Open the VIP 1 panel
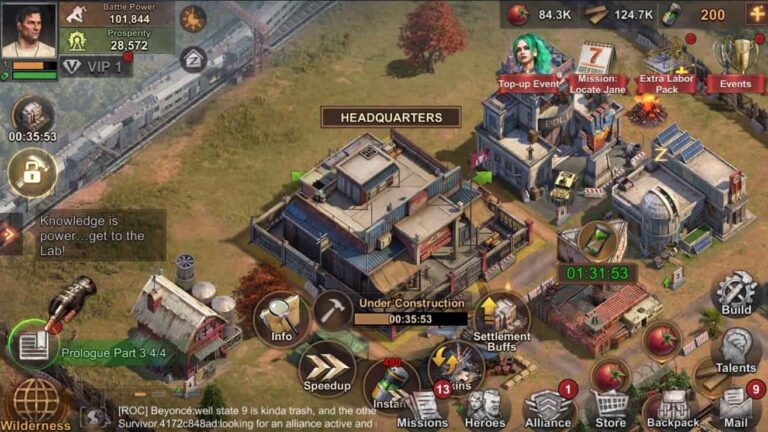768x432 pixels. (96, 67)
